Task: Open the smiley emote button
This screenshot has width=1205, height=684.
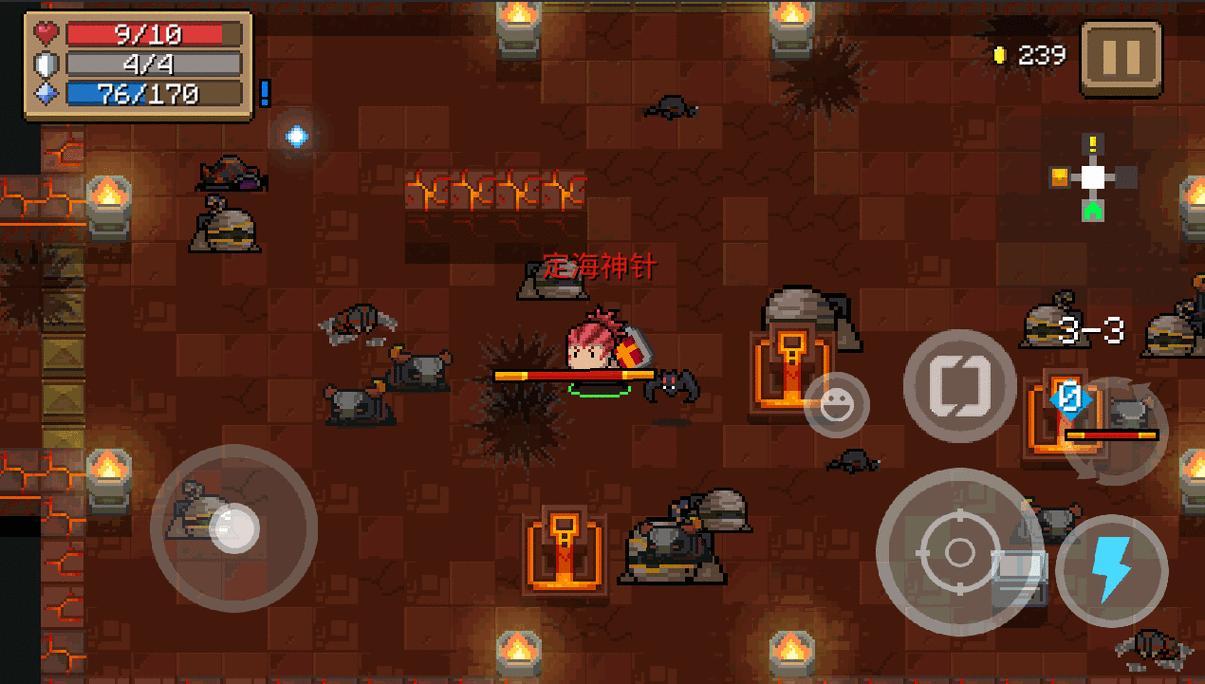Action: [837, 405]
